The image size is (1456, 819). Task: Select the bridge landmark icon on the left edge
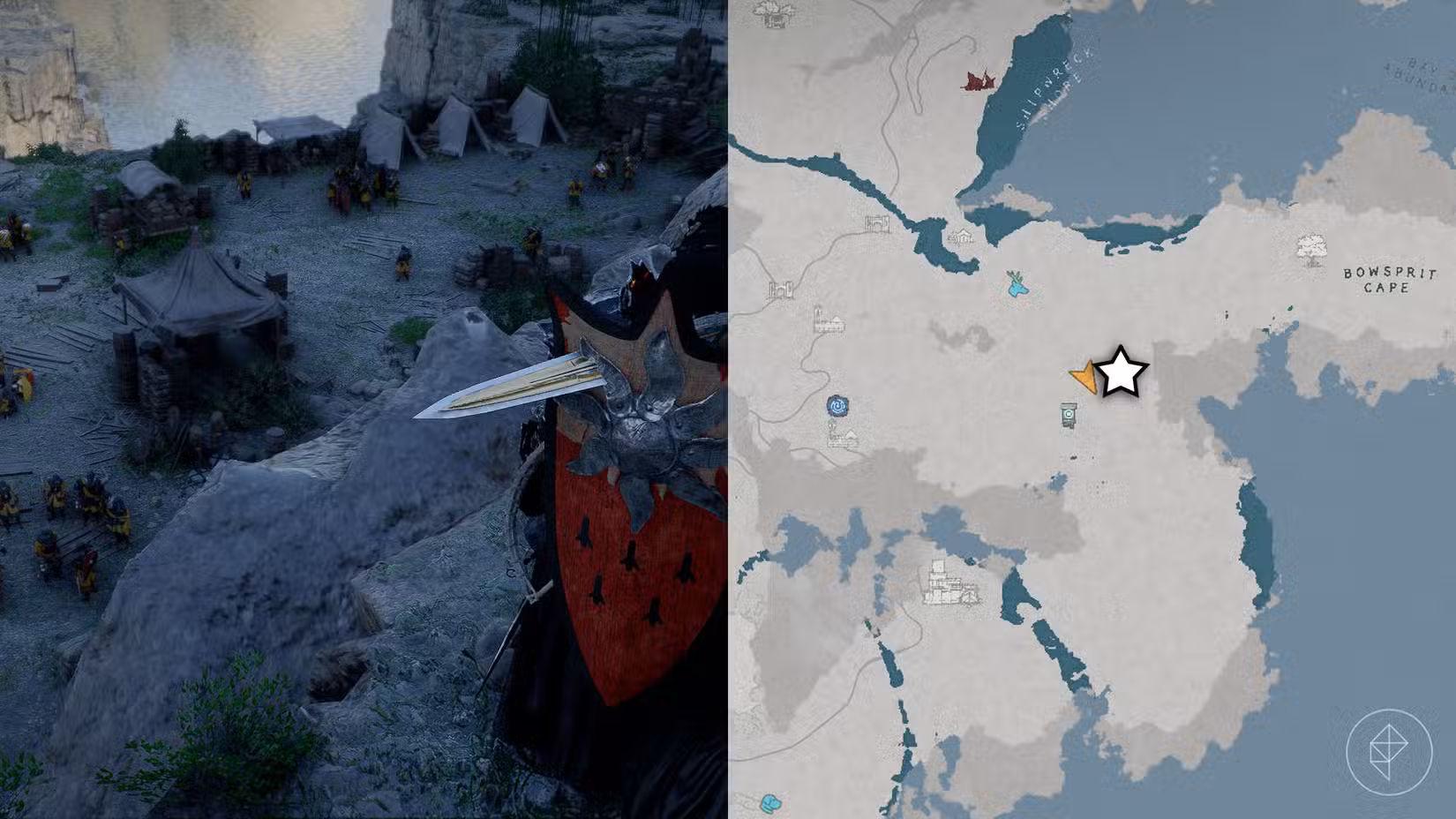click(780, 288)
